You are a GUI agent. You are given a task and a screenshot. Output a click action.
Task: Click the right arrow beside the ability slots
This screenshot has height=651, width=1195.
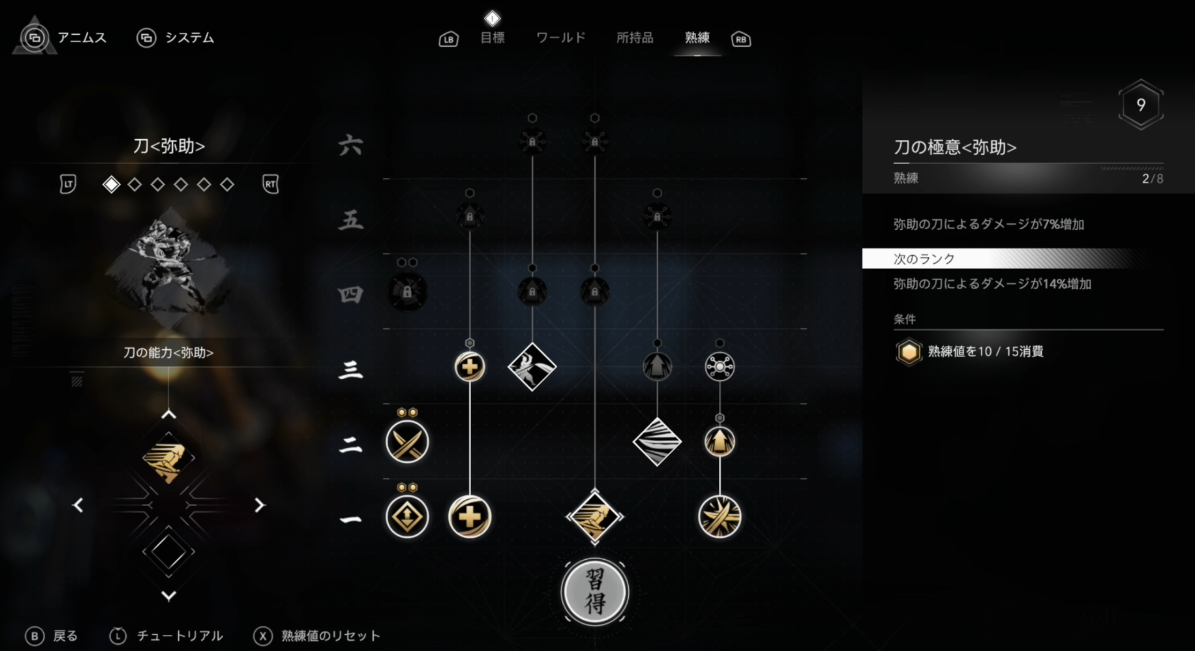coord(260,505)
